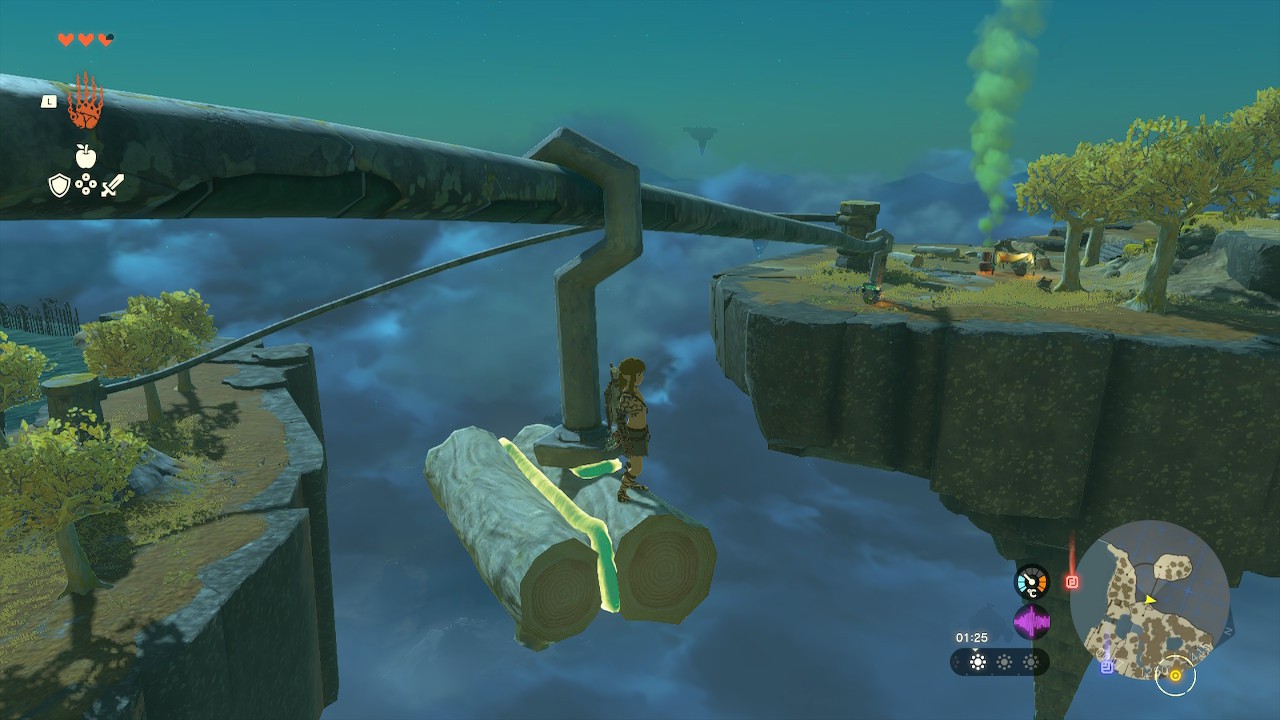Select the apple quick-item icon
The width and height of the screenshot is (1280, 720).
(x=85, y=155)
